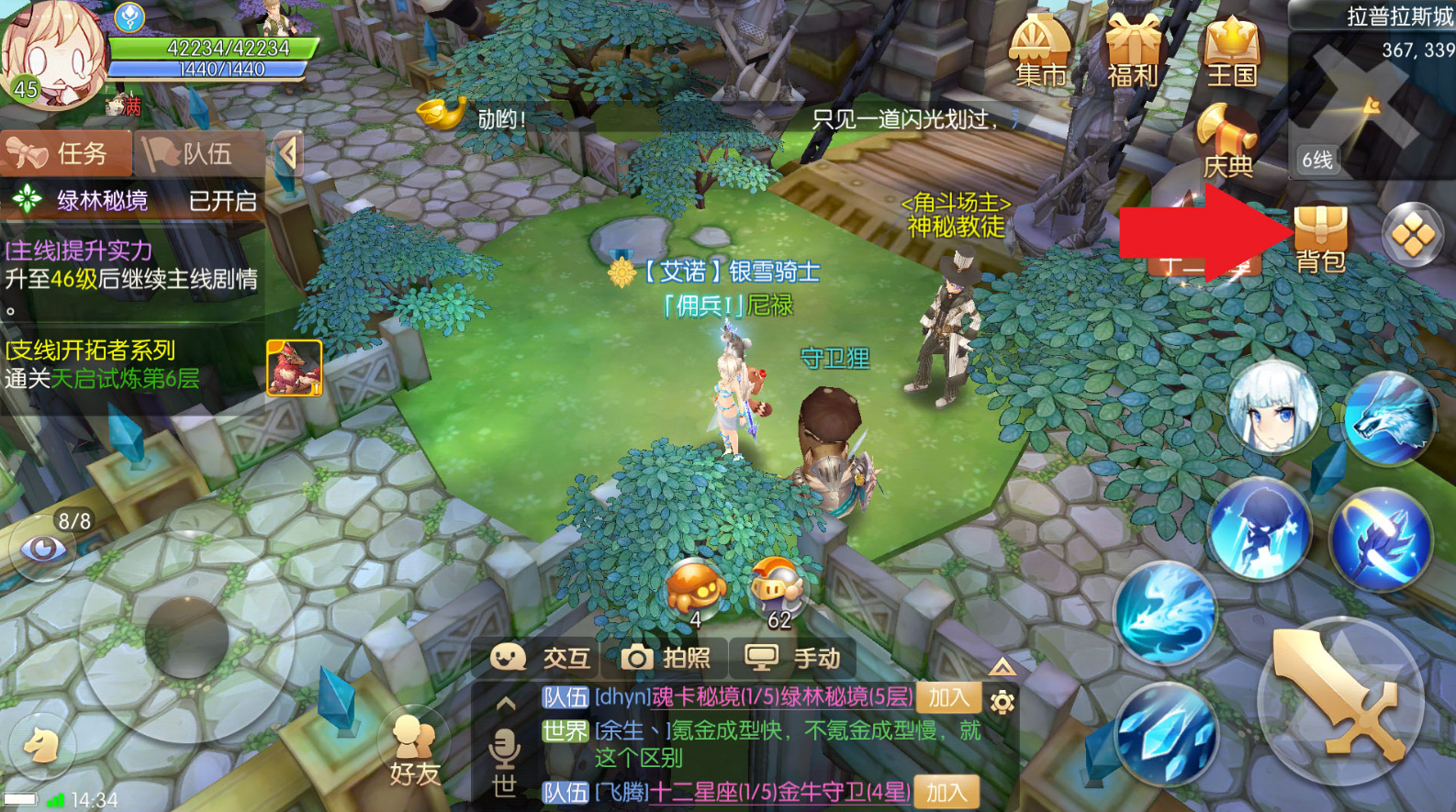Open the 背包 backpack

click(x=1320, y=239)
